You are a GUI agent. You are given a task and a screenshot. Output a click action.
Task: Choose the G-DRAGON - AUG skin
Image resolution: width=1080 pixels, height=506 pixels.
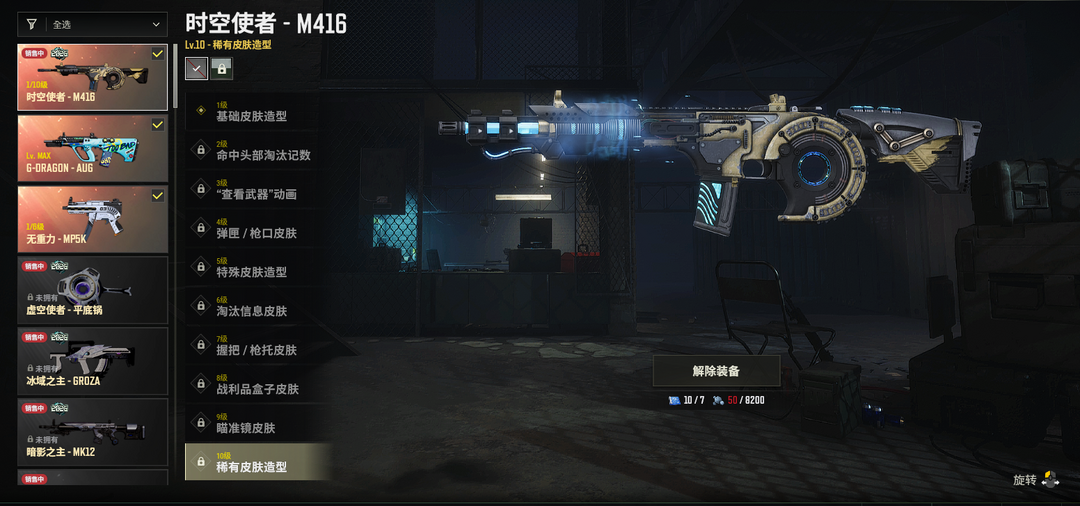92,148
